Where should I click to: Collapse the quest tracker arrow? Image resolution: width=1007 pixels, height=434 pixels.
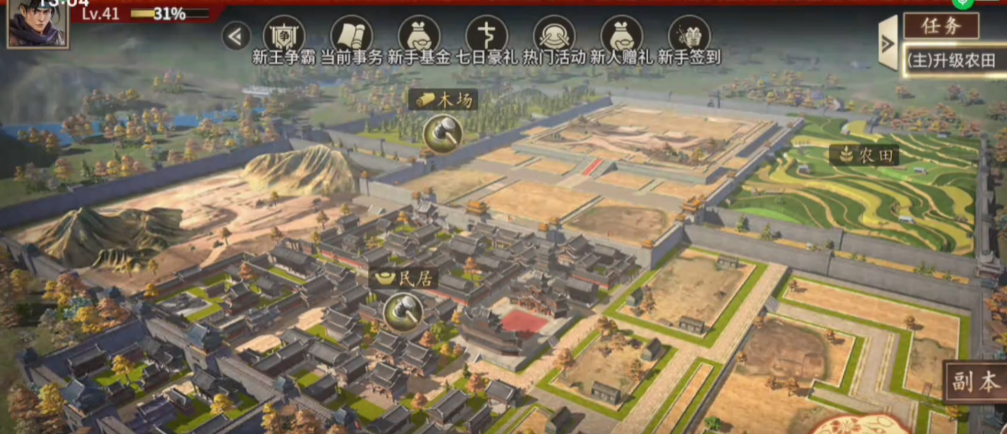[887, 43]
